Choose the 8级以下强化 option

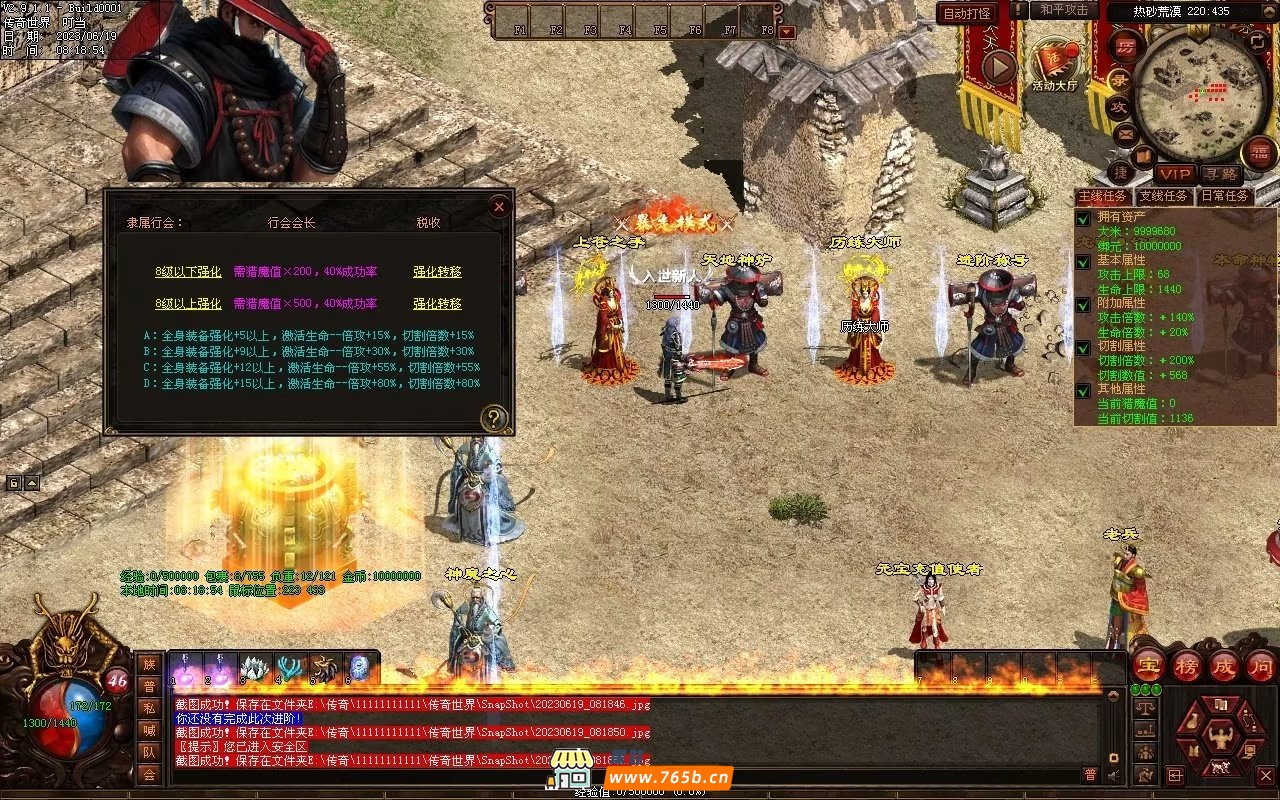point(188,271)
